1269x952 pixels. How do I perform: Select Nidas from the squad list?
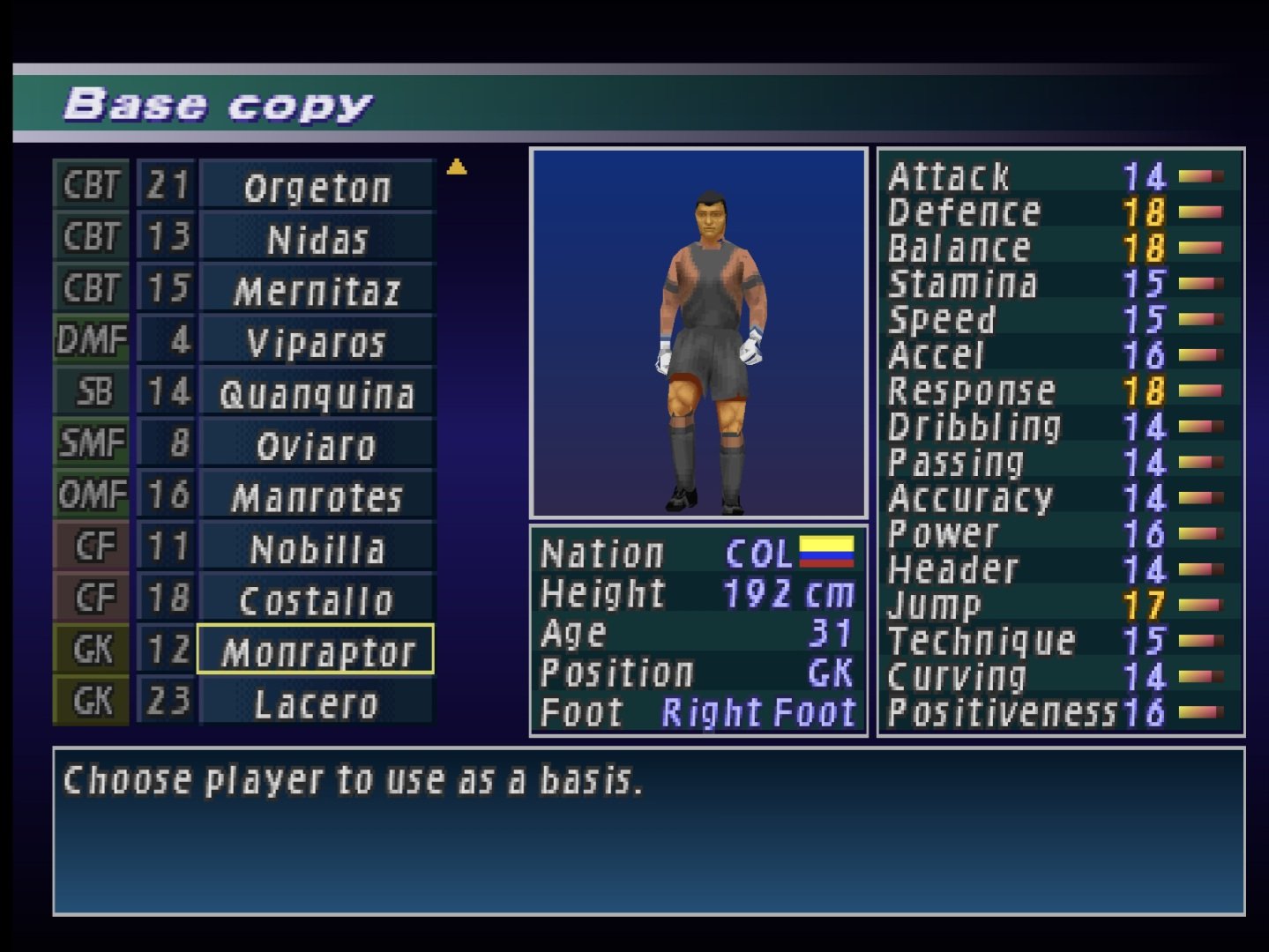pyautogui.click(x=315, y=235)
